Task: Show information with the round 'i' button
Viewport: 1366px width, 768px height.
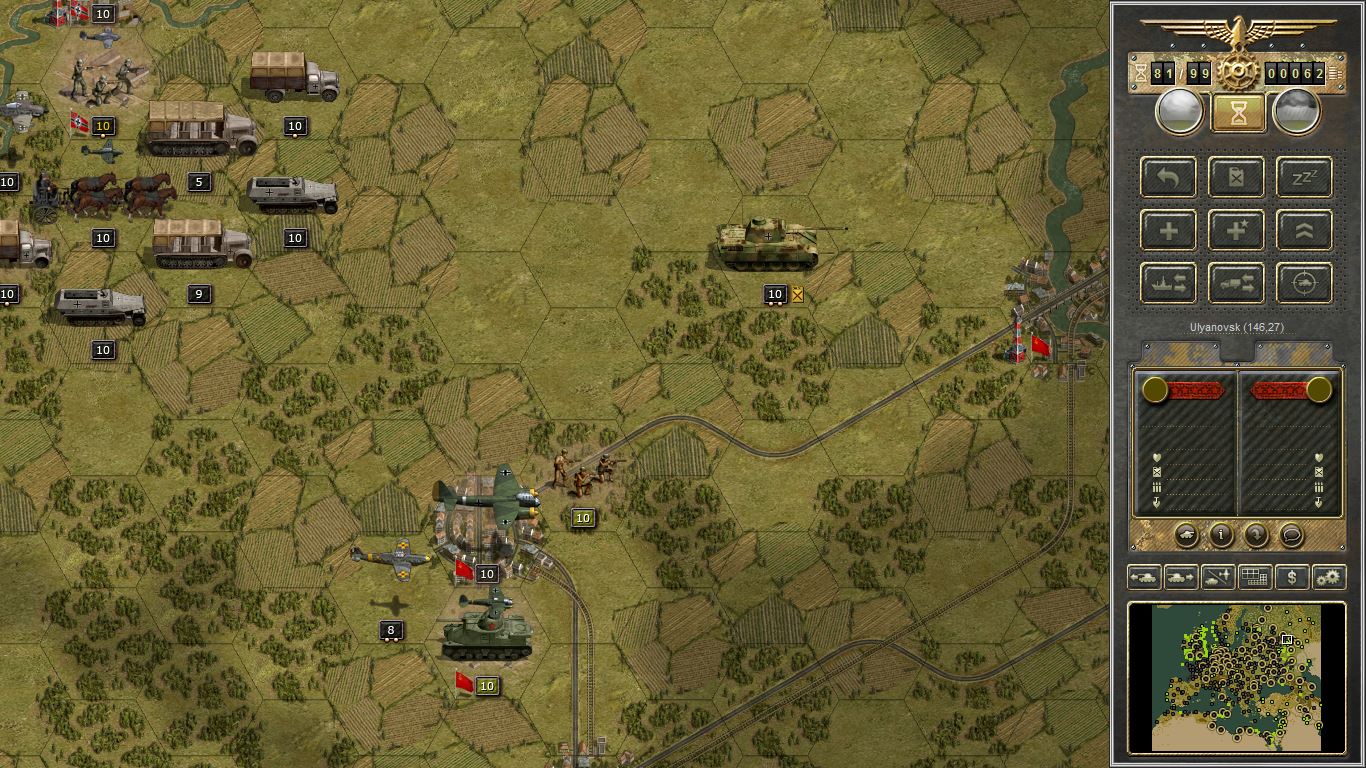Action: tap(1221, 535)
